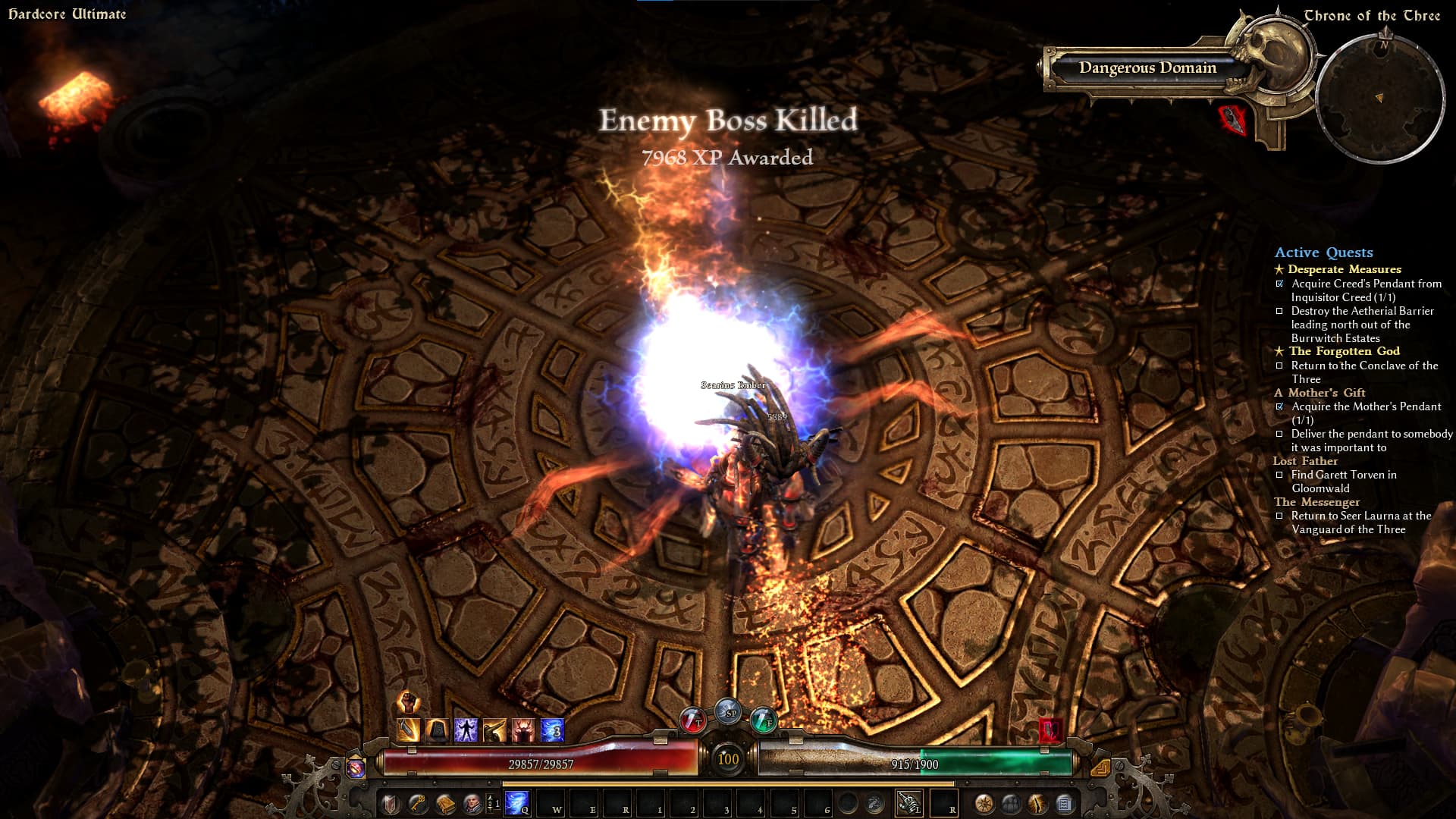Open the character window via the portrait icon
1456x819 pixels.
pyautogui.click(x=472, y=802)
